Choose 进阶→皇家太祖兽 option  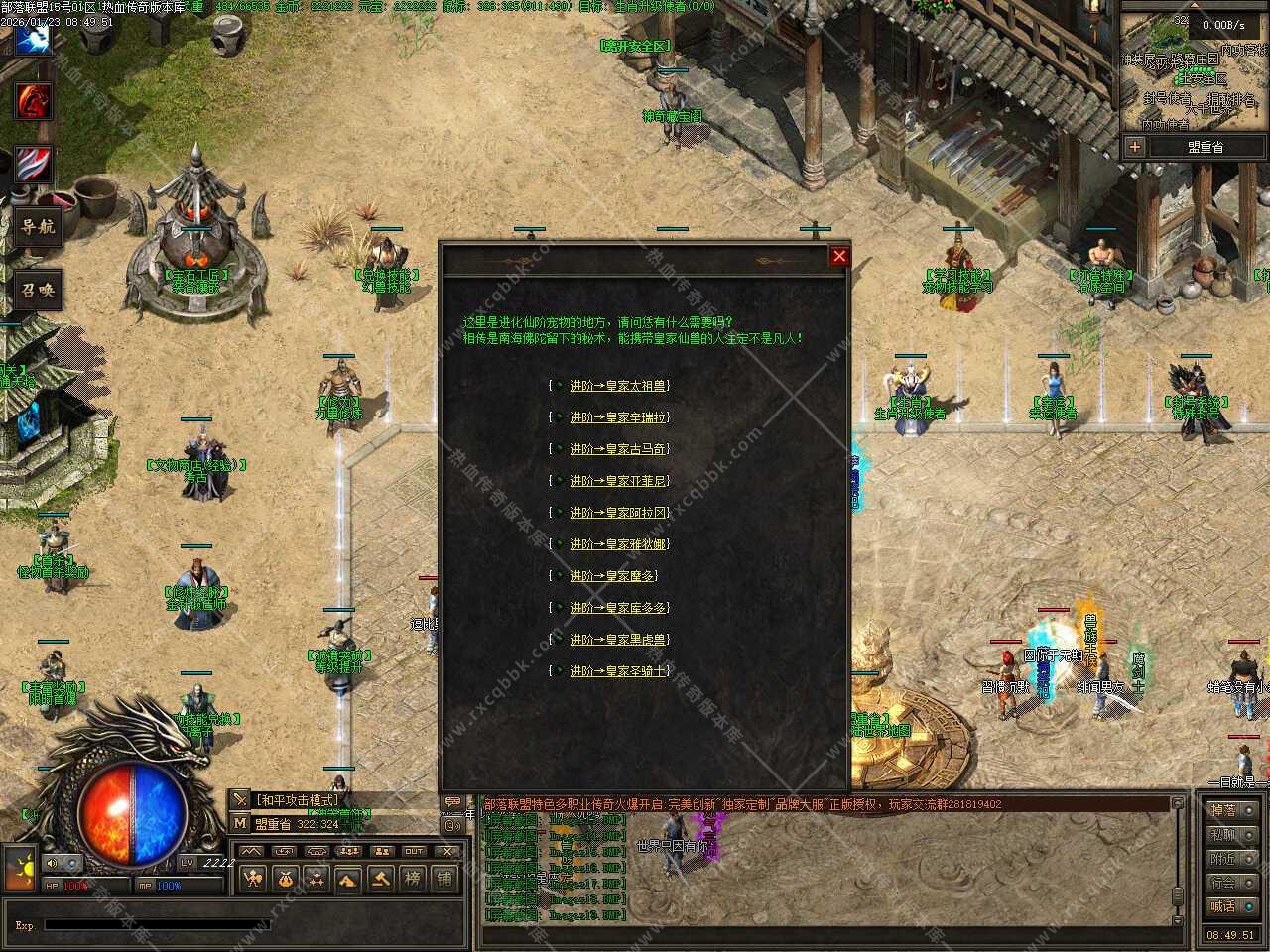click(618, 386)
